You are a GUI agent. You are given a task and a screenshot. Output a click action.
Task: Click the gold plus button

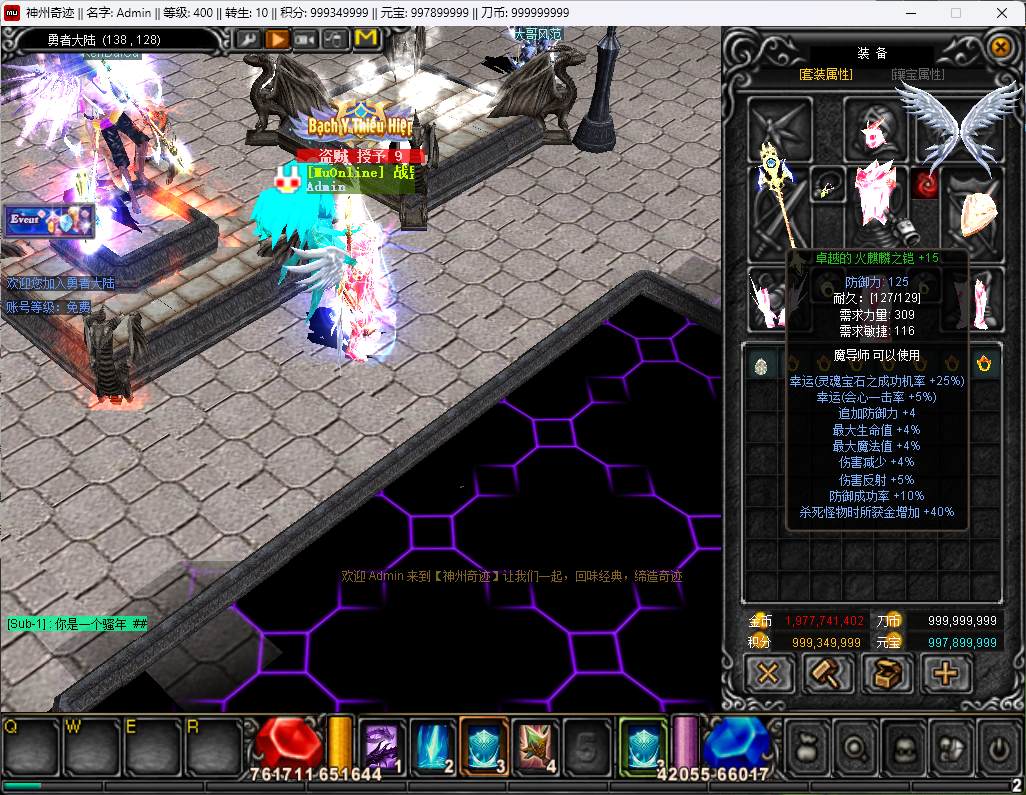(946, 674)
